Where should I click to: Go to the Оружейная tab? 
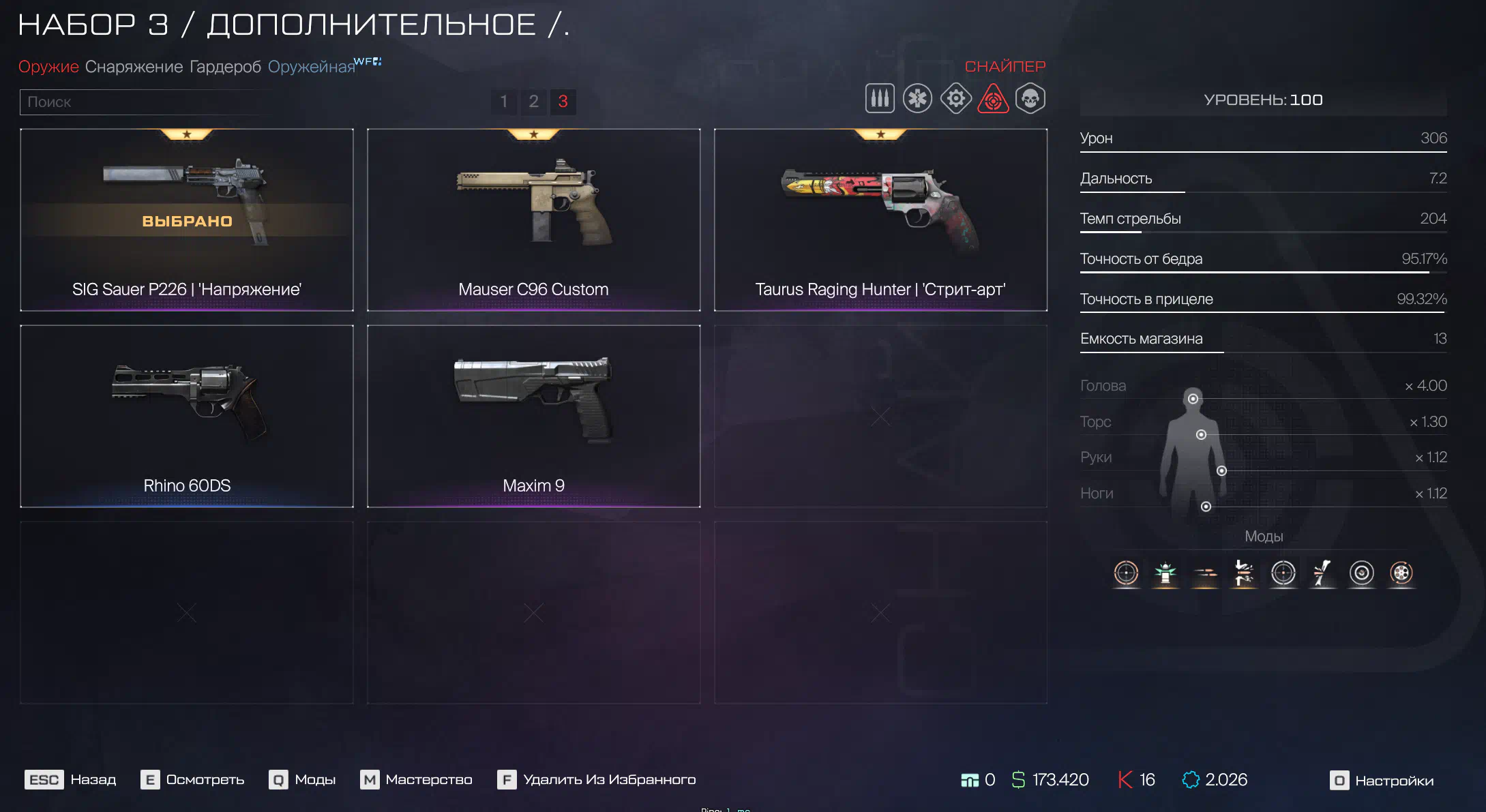tap(312, 67)
